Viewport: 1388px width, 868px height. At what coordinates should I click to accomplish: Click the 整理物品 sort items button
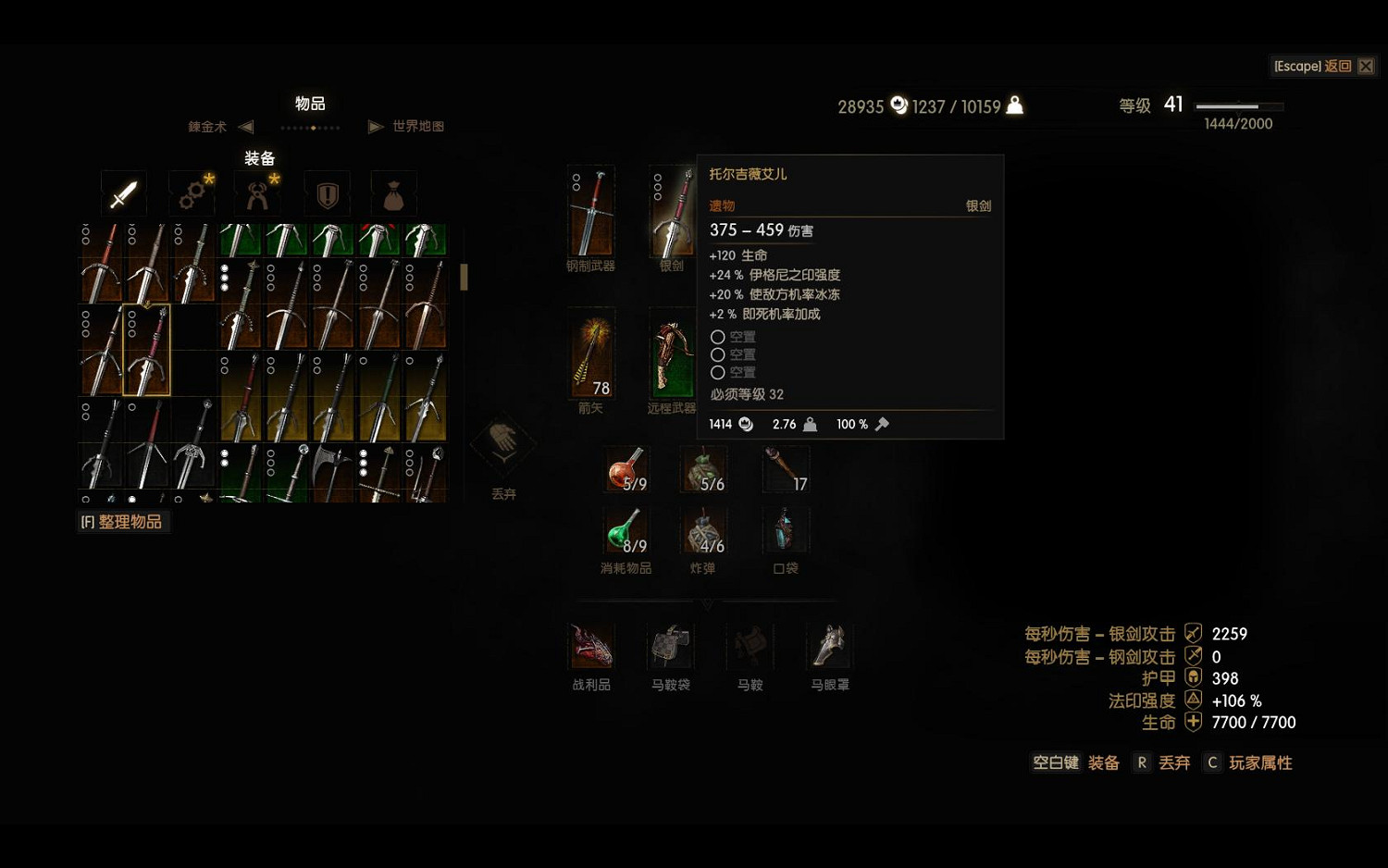coord(123,521)
